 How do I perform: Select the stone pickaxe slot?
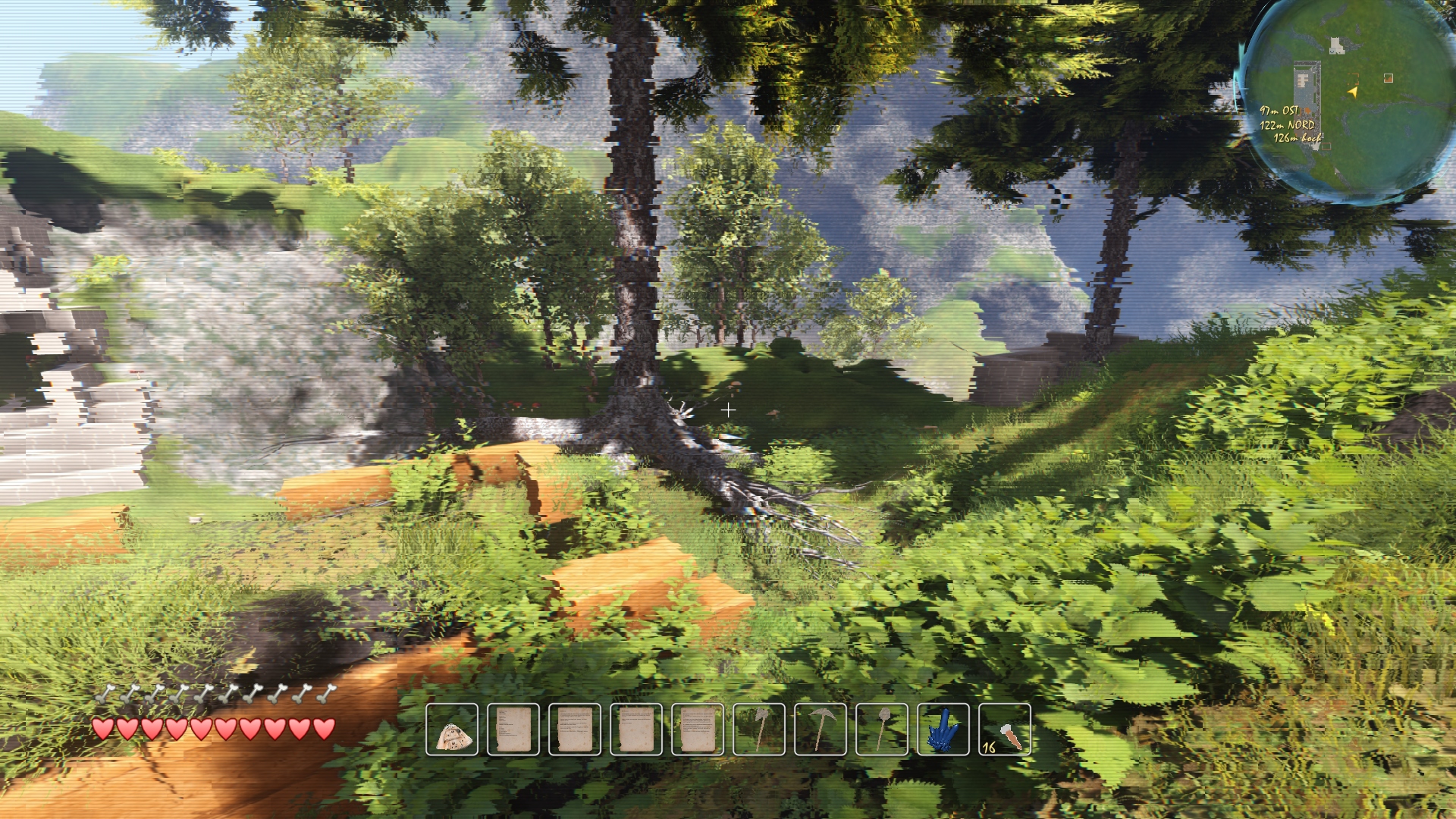pyautogui.click(x=821, y=730)
